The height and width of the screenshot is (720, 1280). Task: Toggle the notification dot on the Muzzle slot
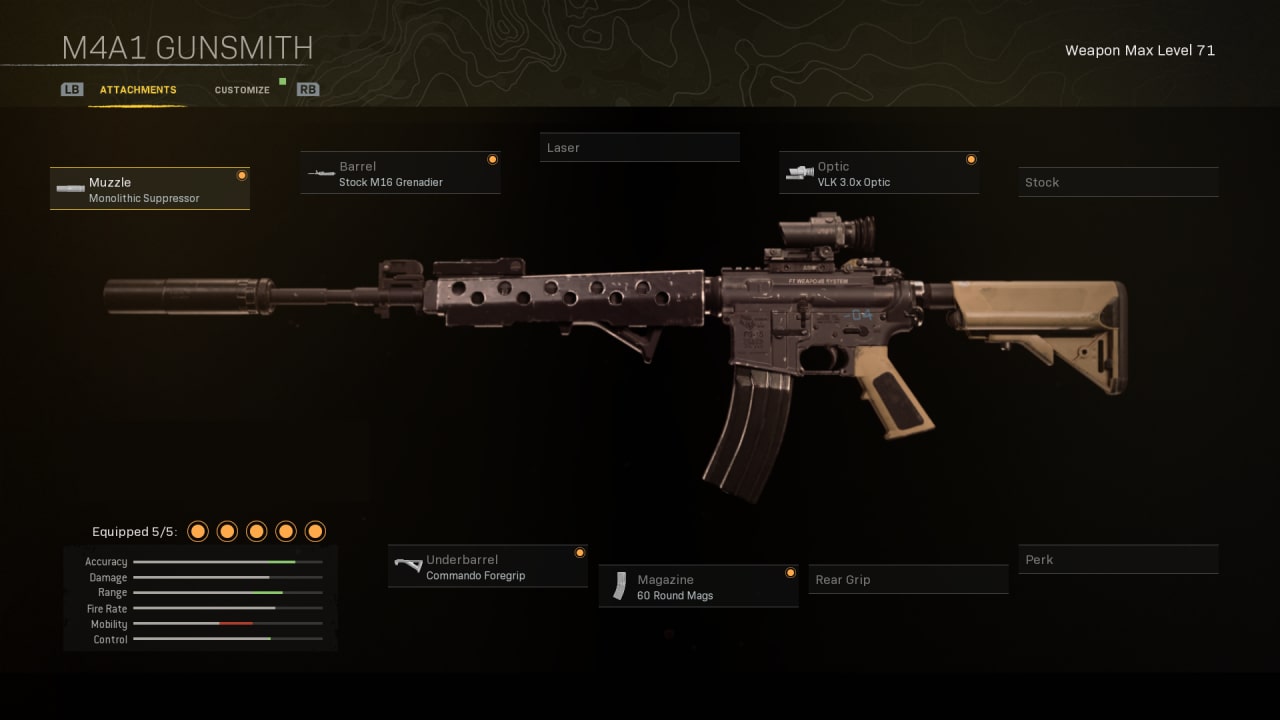pyautogui.click(x=242, y=174)
